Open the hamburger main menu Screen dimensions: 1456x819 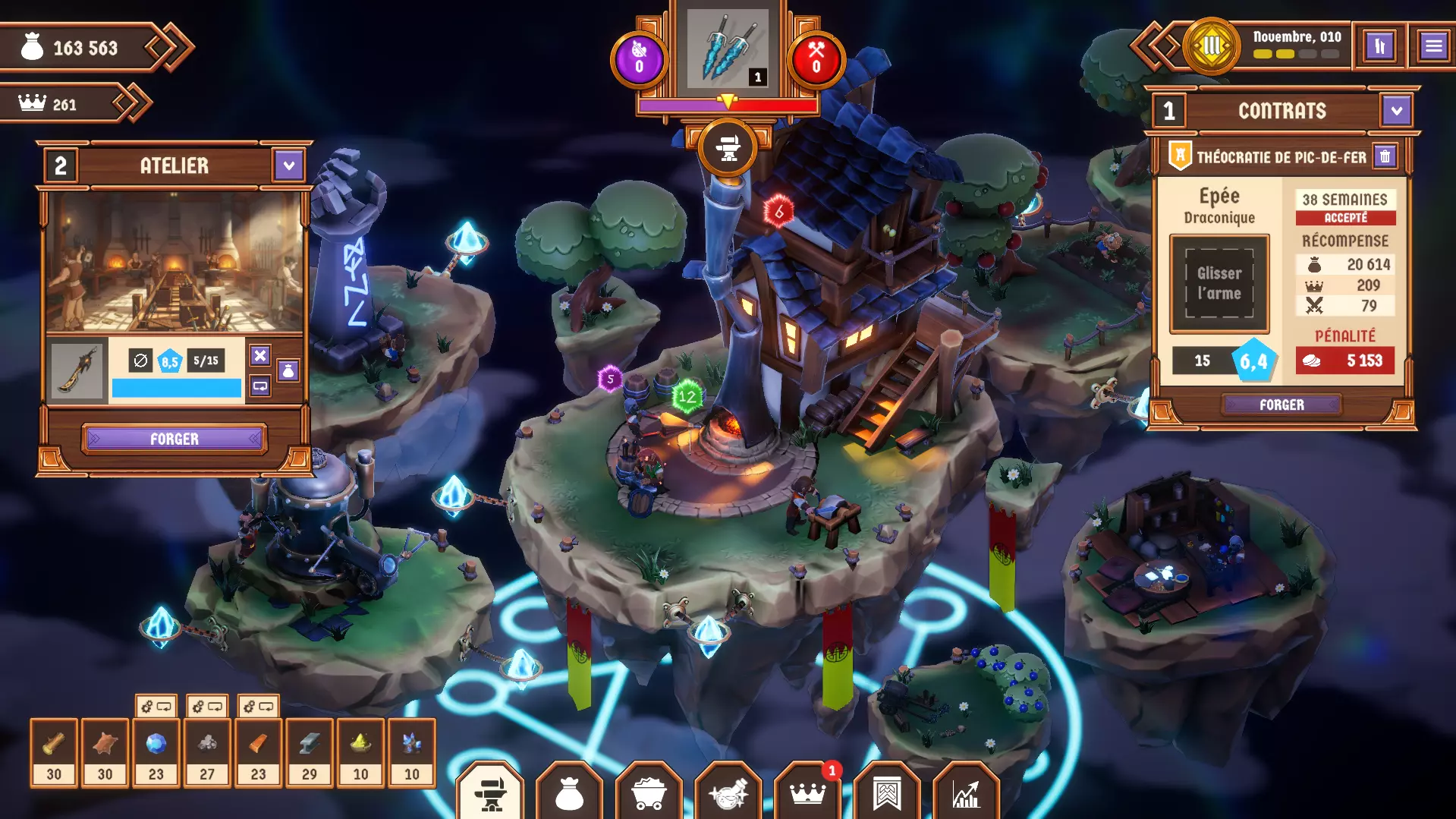(1432, 46)
